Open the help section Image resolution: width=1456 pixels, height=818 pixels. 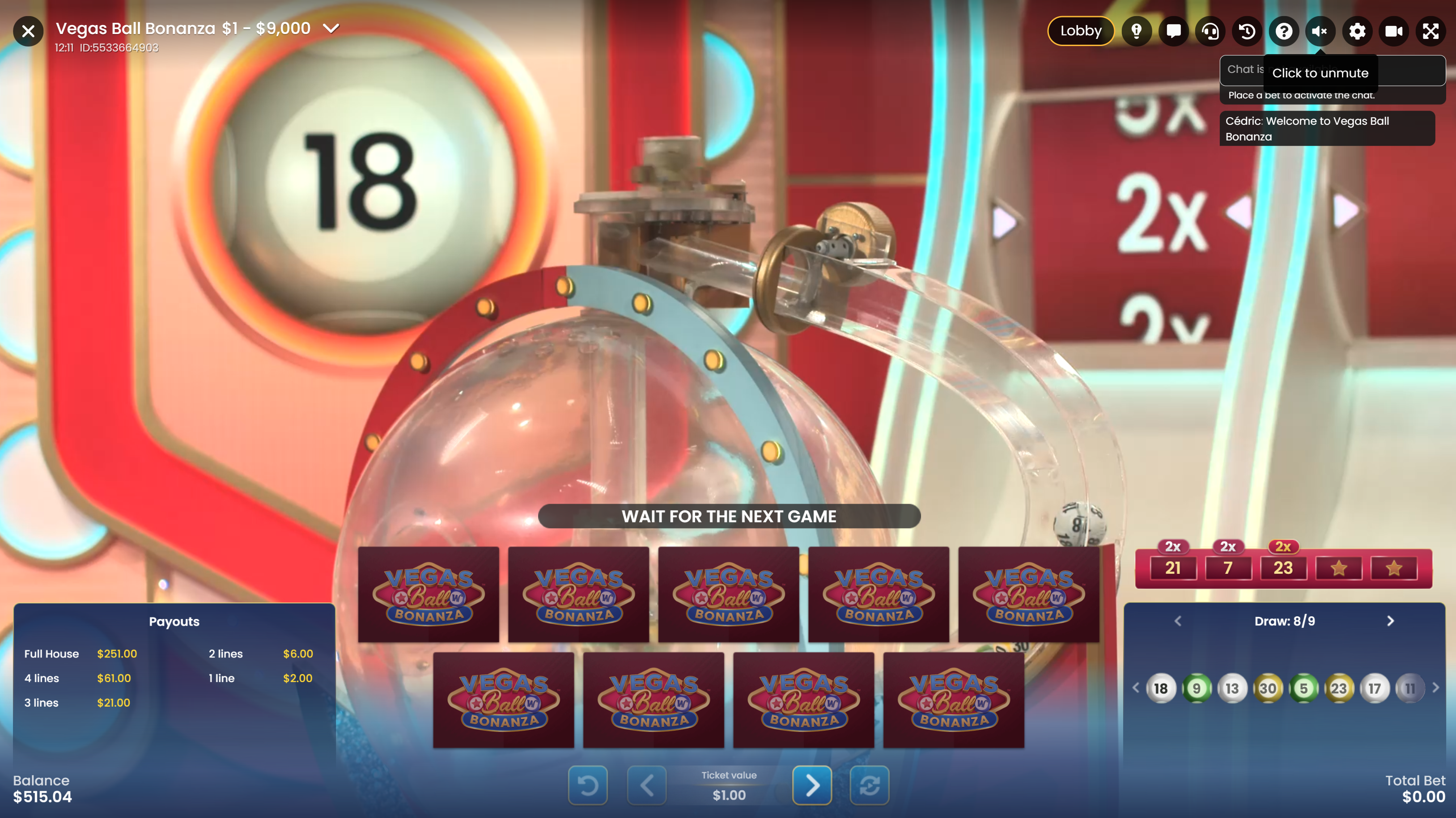pyautogui.click(x=1284, y=31)
